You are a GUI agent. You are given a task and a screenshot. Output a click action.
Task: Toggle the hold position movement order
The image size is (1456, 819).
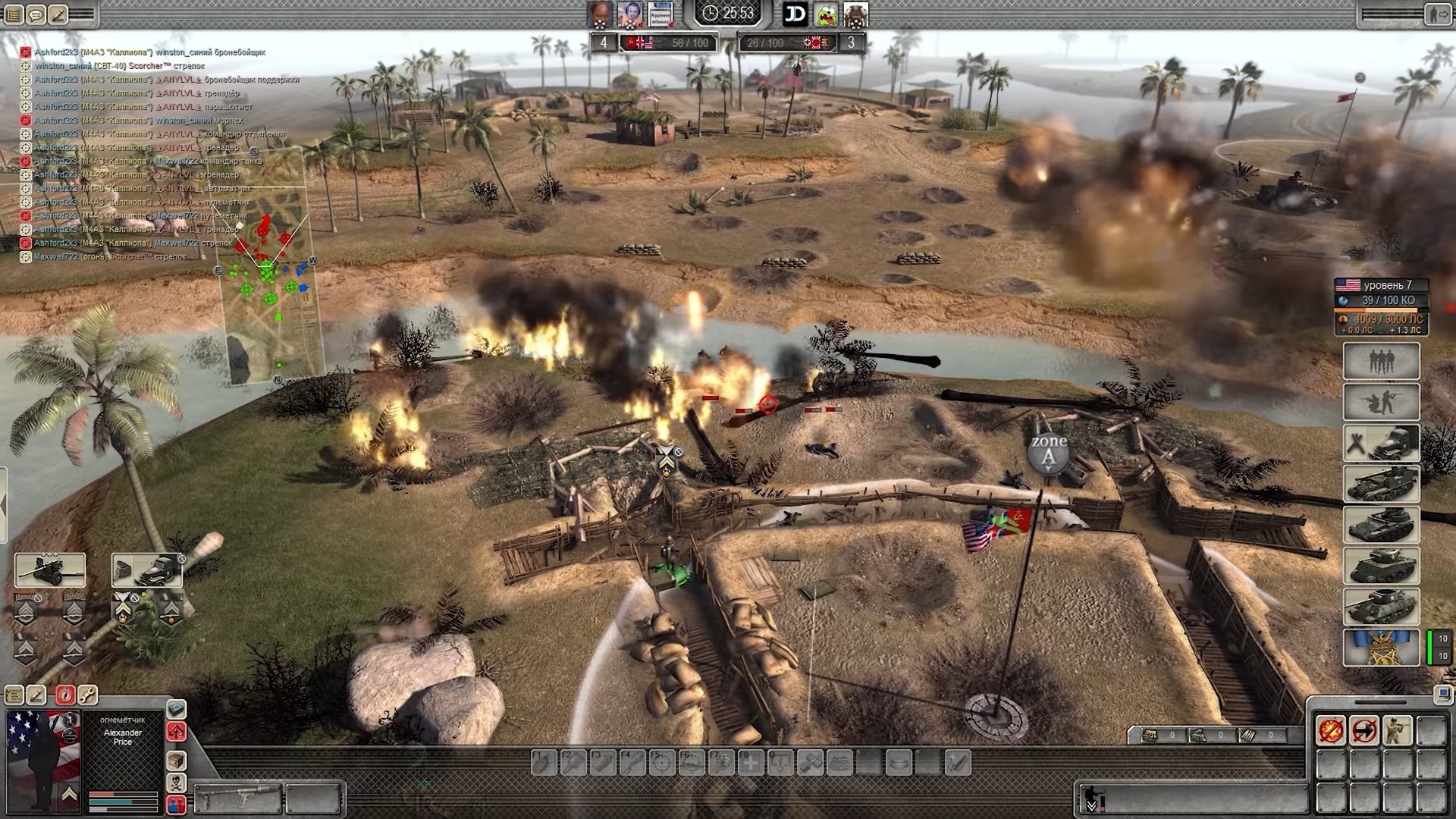[1364, 731]
